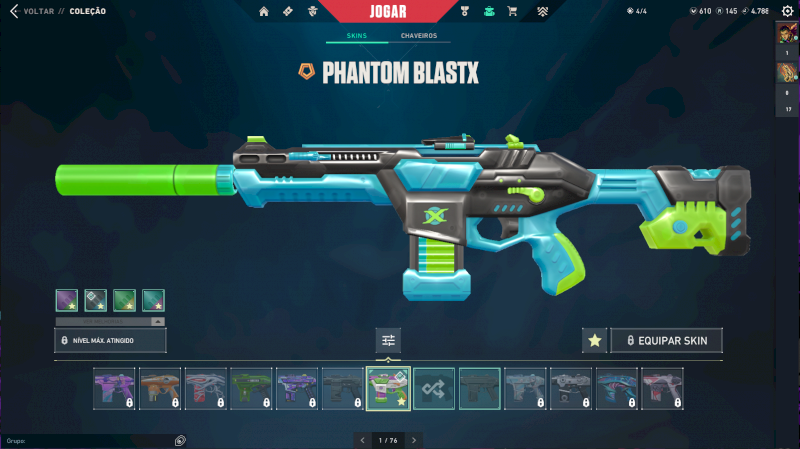Image resolution: width=800 pixels, height=449 pixels.
Task: Select the random shuffle skin tile
Action: pyautogui.click(x=434, y=388)
